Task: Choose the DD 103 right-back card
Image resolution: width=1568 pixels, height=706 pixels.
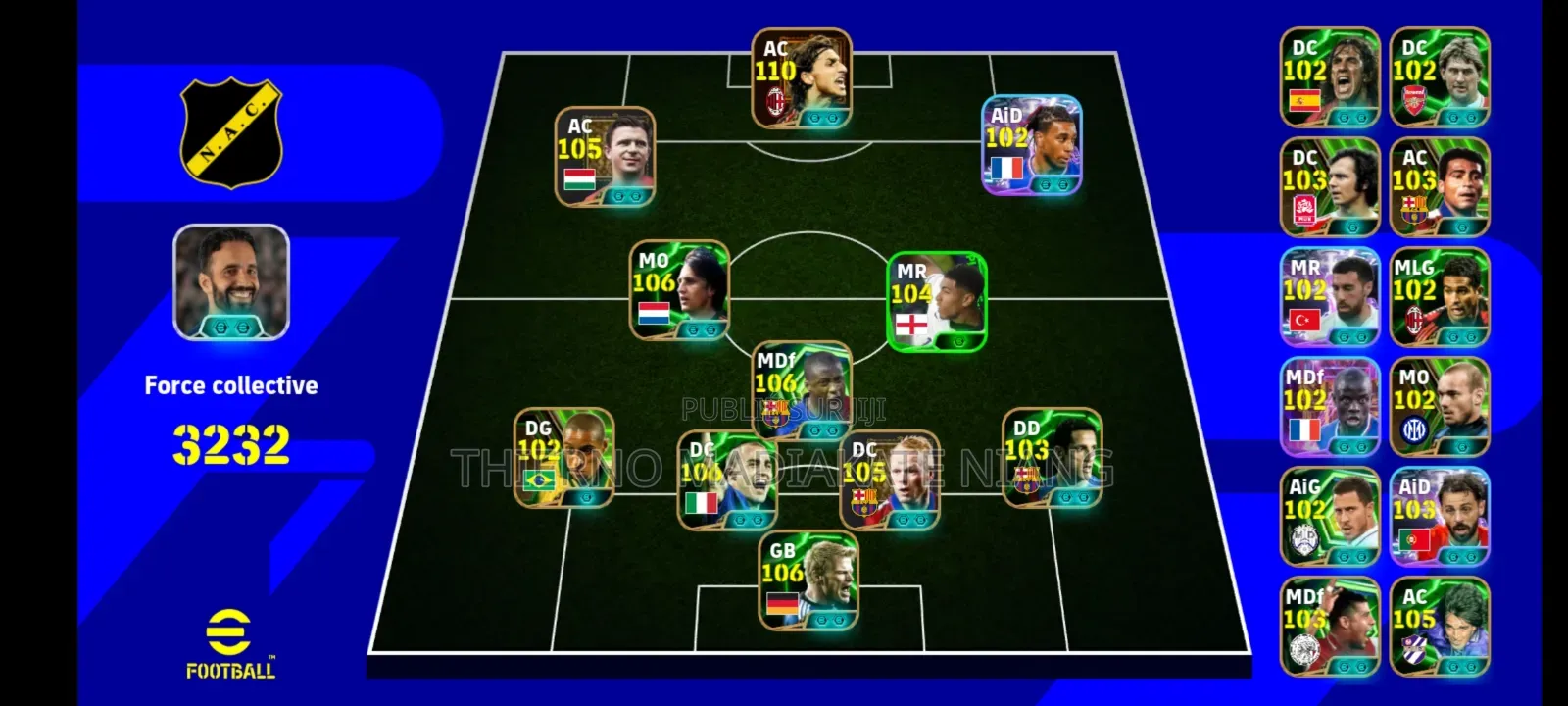Action: pos(1052,458)
